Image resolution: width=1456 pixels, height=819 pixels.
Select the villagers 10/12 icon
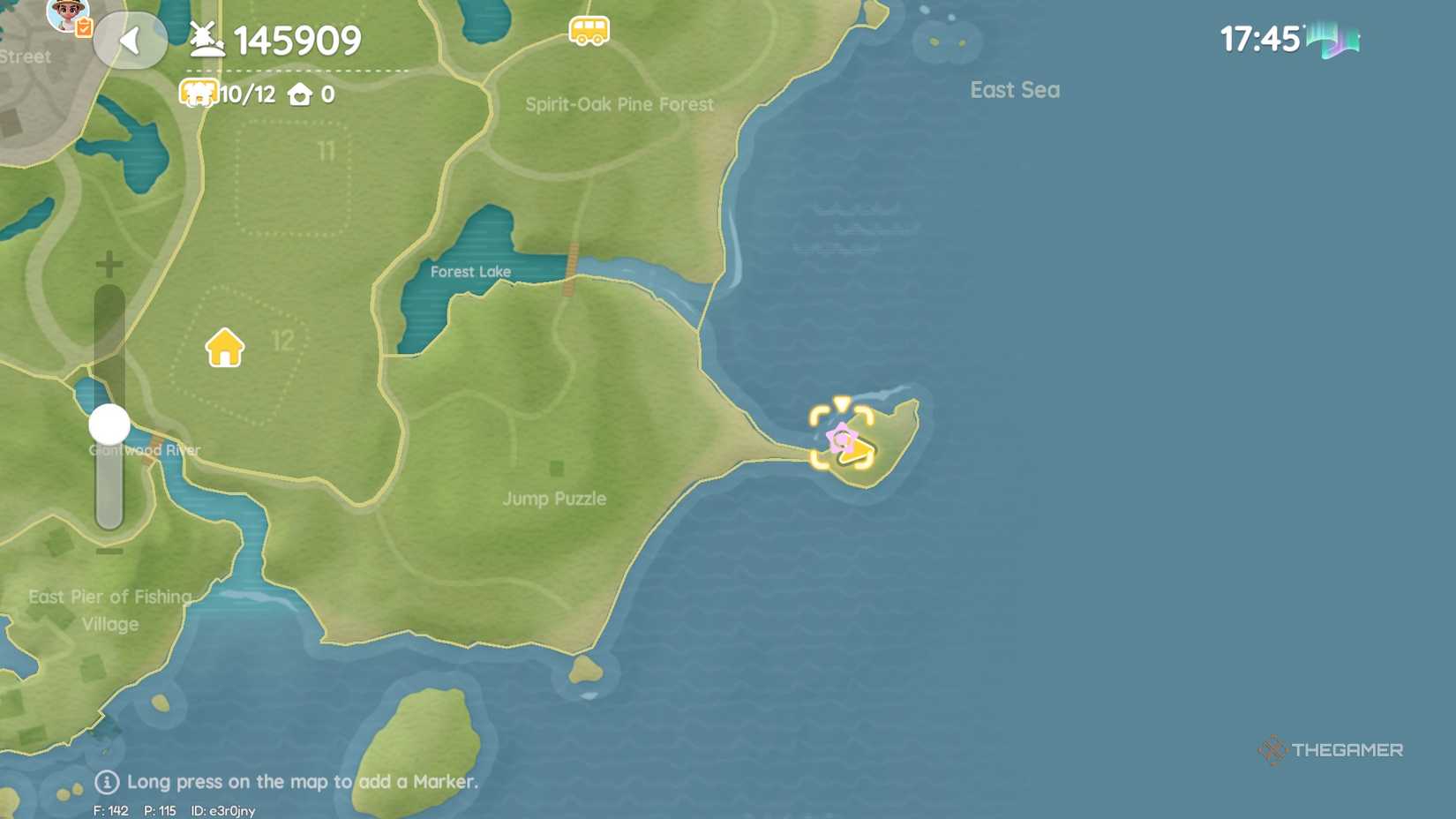pyautogui.click(x=200, y=92)
